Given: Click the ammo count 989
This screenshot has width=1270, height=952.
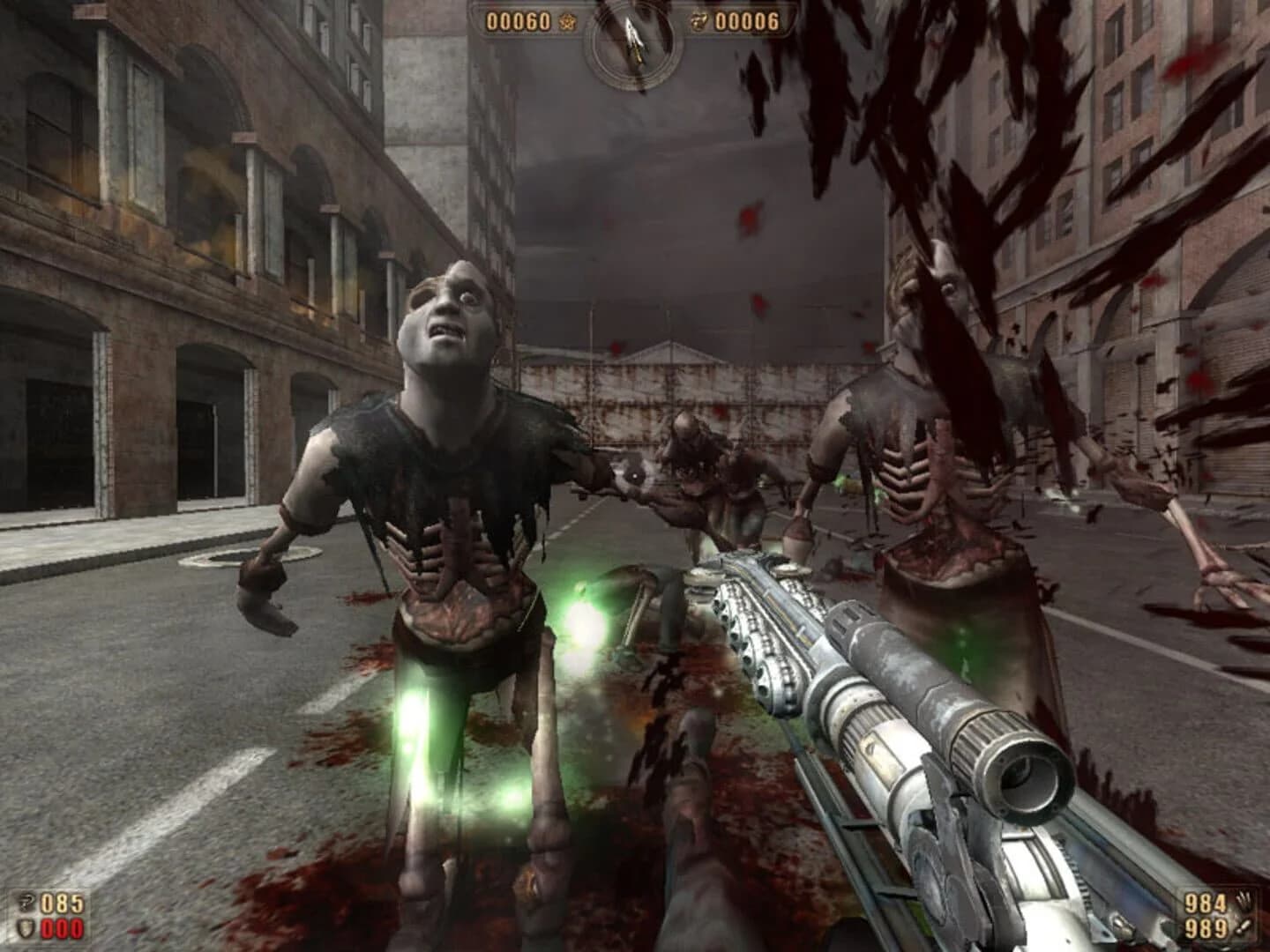Looking at the screenshot, I should 1206,926.
